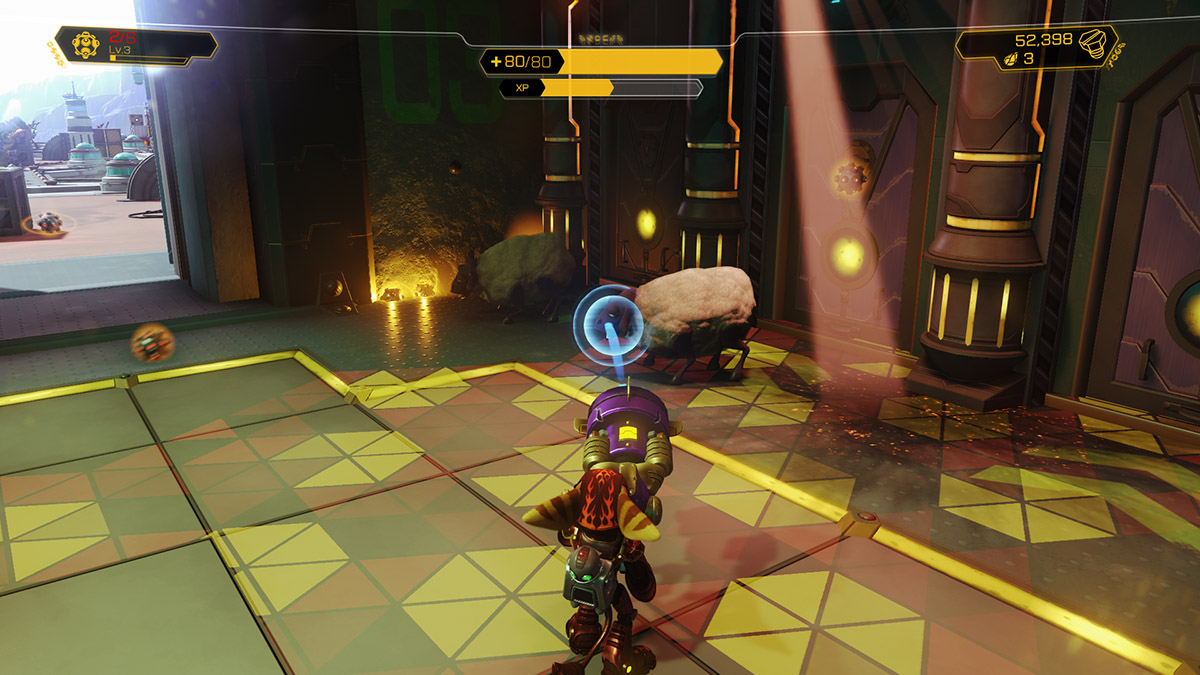This screenshot has width=1200, height=675.
Task: Select the equipped weapon icon
Action: (x=86, y=44)
